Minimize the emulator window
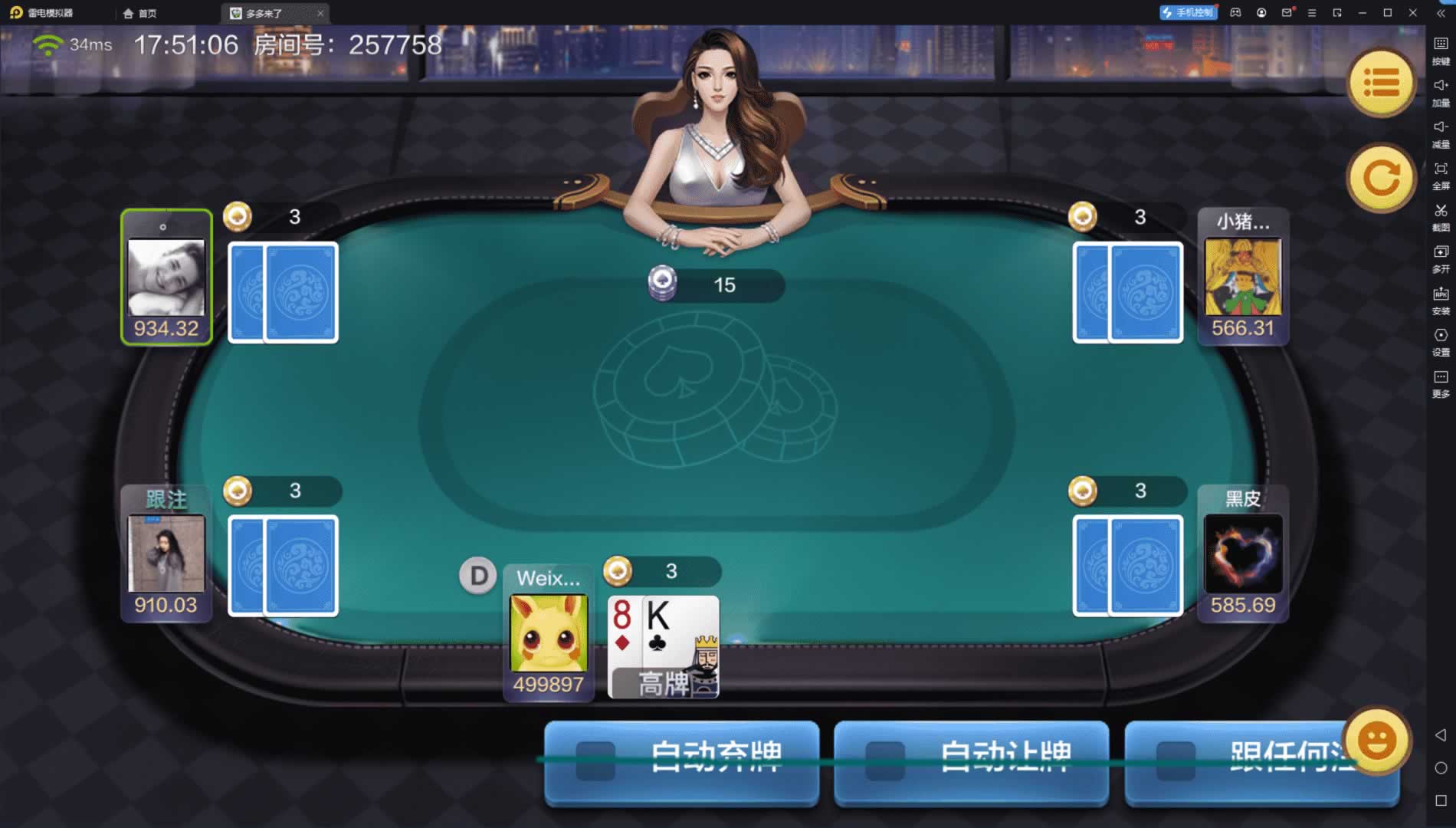Viewport: 1456px width, 828px height. pyautogui.click(x=1362, y=13)
